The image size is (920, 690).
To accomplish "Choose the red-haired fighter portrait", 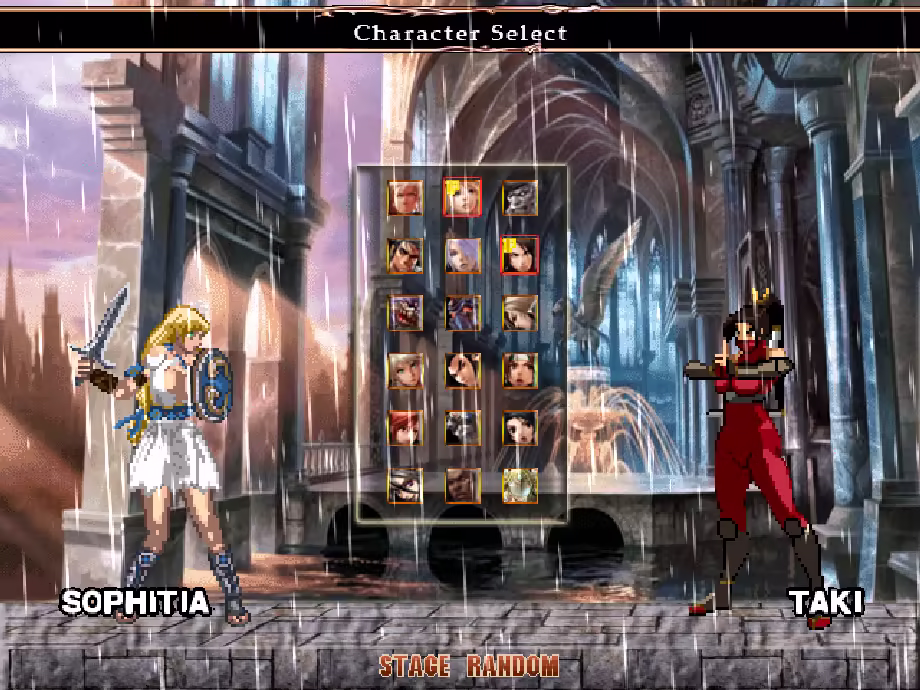I will pos(404,427).
